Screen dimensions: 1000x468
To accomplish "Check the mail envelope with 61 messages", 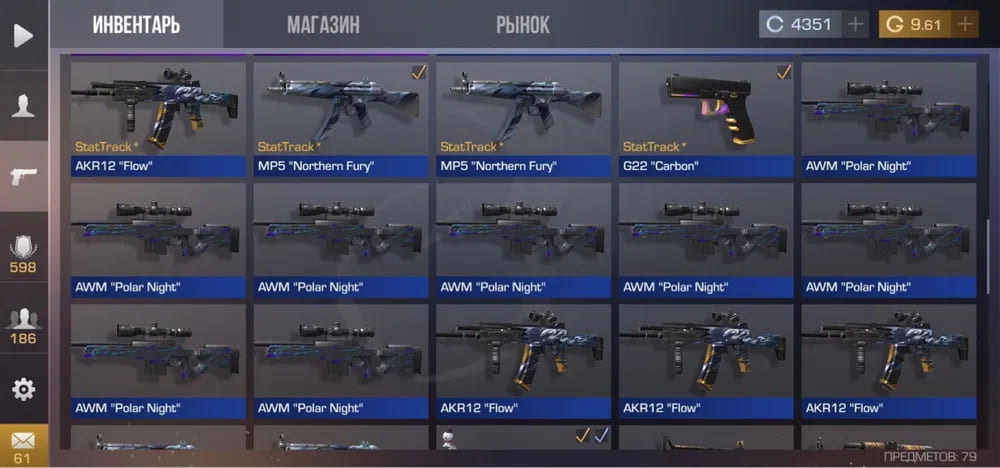I will [23, 445].
